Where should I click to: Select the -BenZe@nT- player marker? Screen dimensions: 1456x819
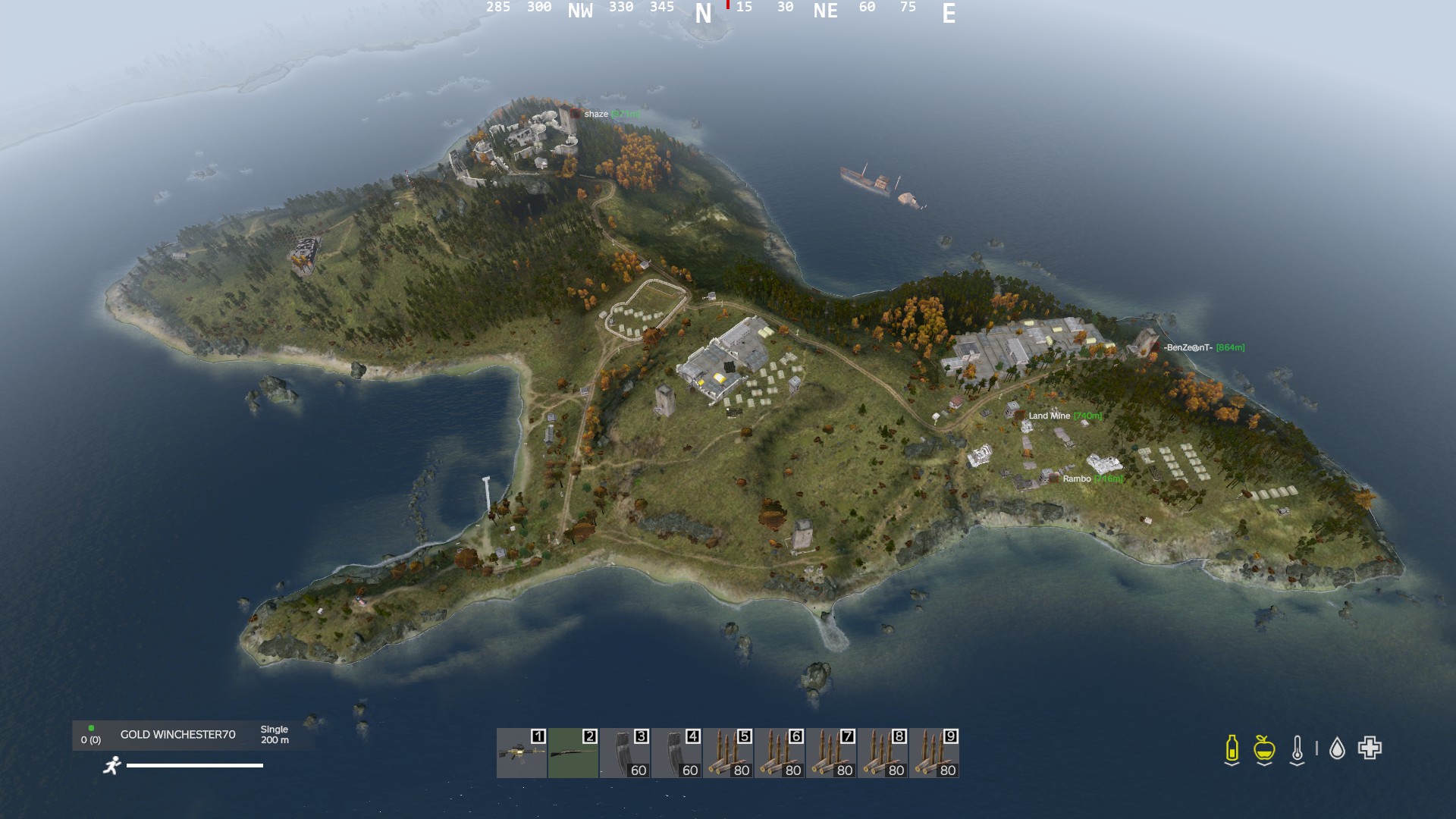point(1188,347)
